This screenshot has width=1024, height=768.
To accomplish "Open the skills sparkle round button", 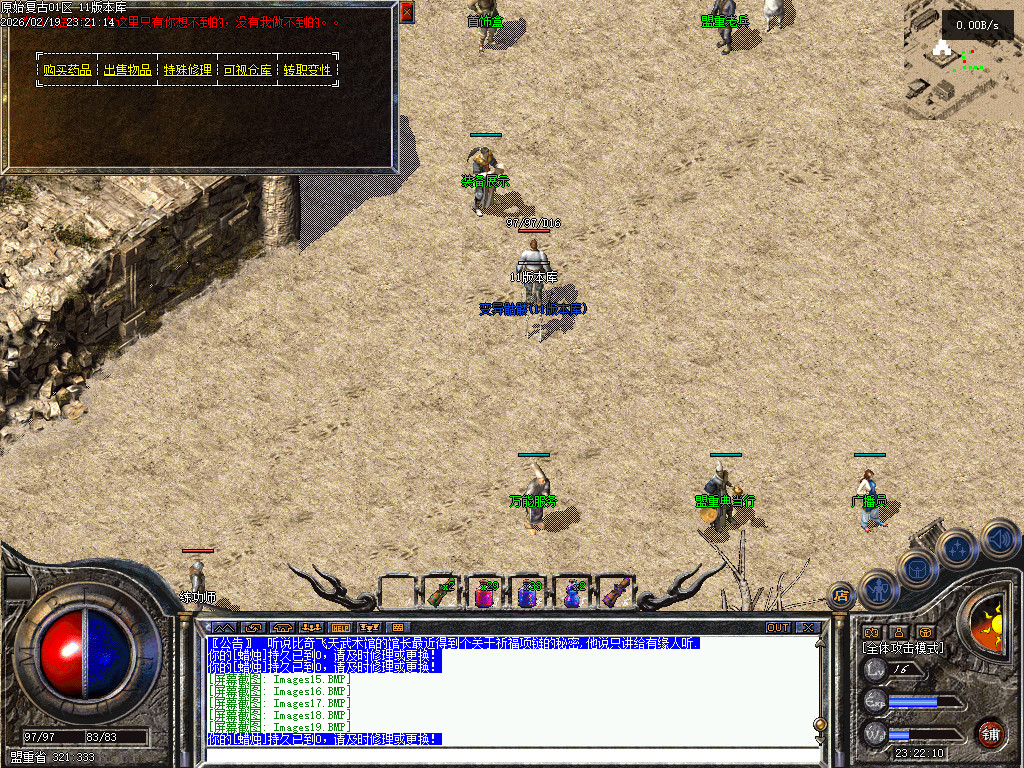I will [x=958, y=548].
